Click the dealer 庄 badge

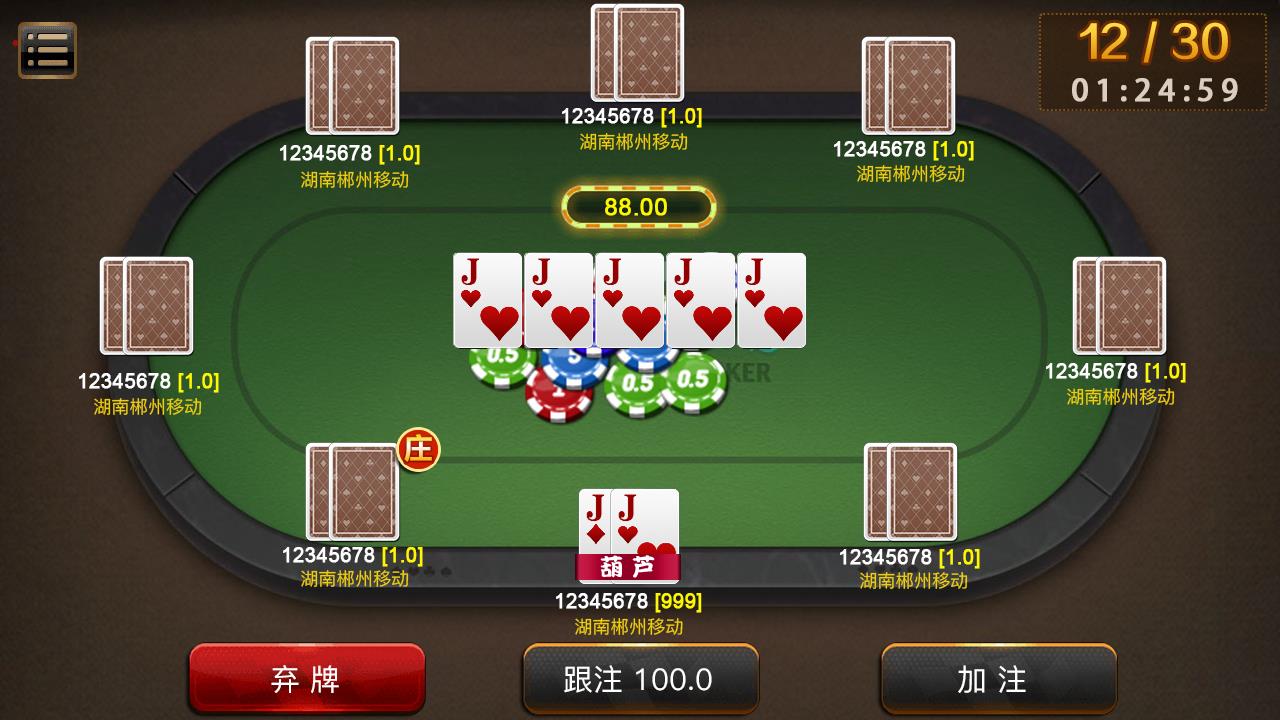[419, 451]
